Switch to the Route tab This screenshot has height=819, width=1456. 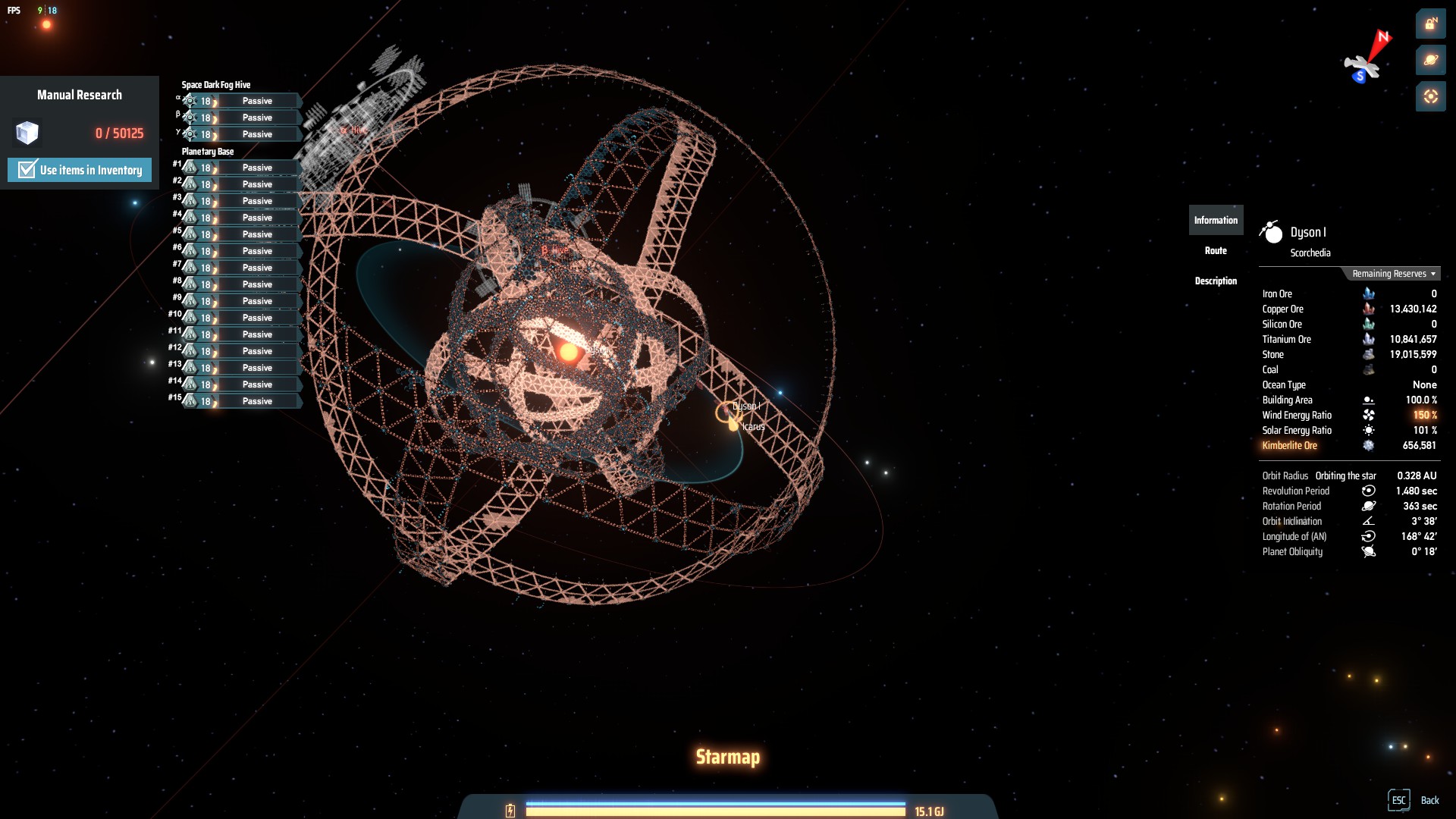point(1216,250)
